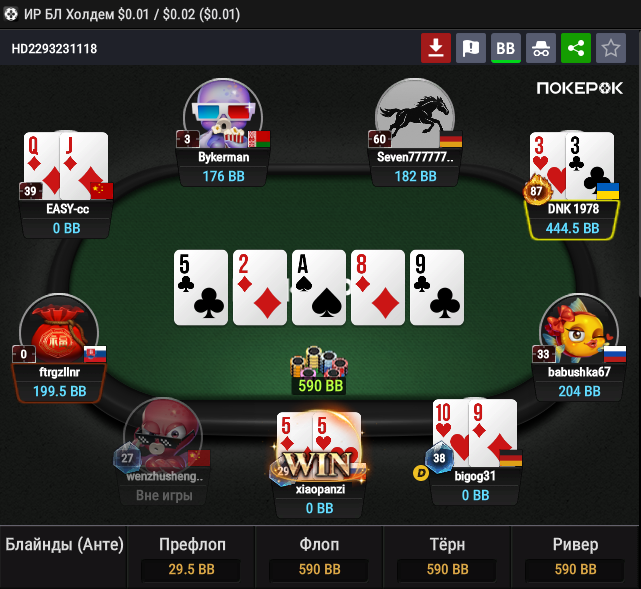Screen dimensions: 641x589
Task: Go to the Ривер stage
Action: click(x=576, y=556)
